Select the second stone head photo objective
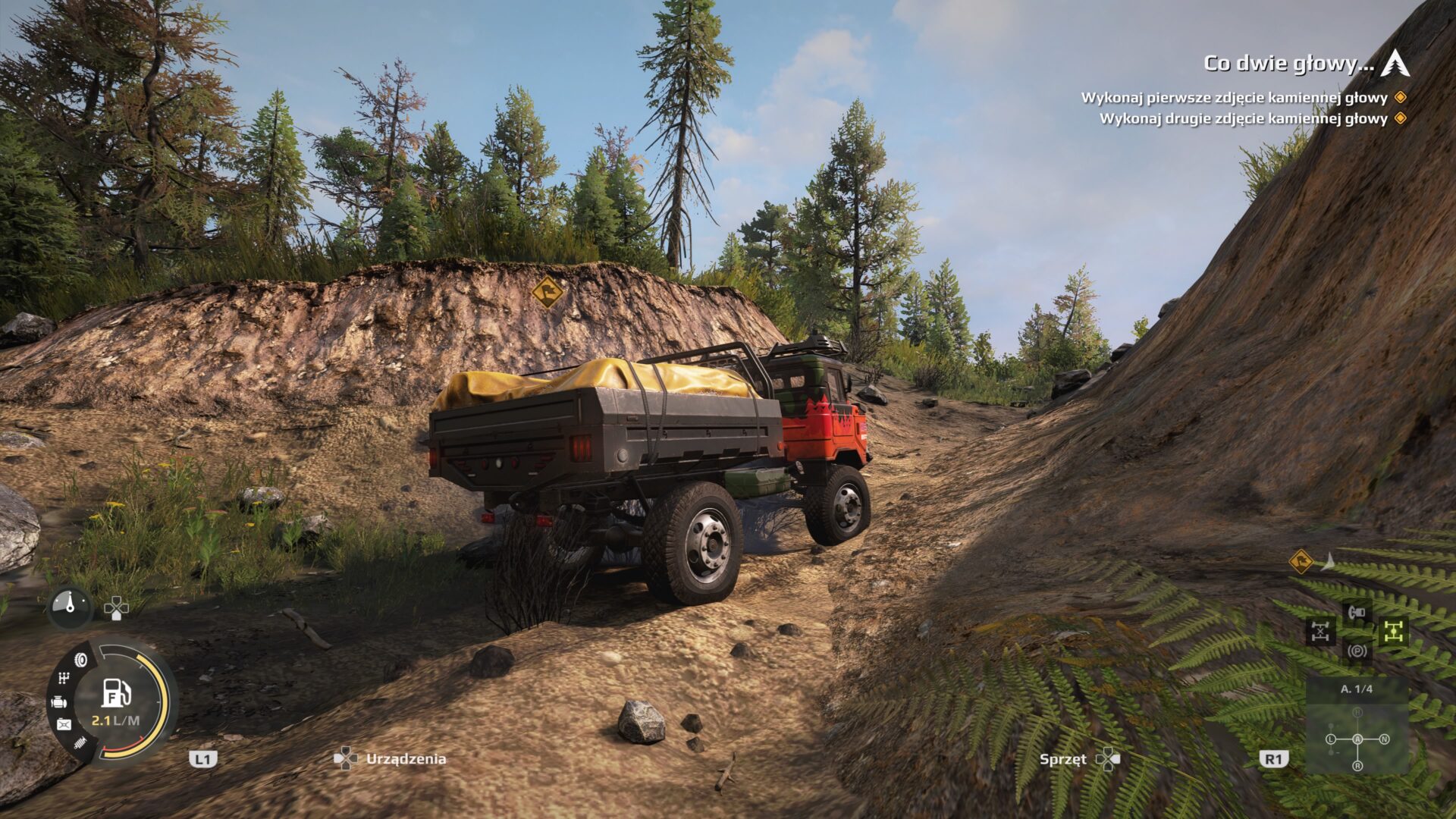The width and height of the screenshot is (1456, 819). (1243, 118)
